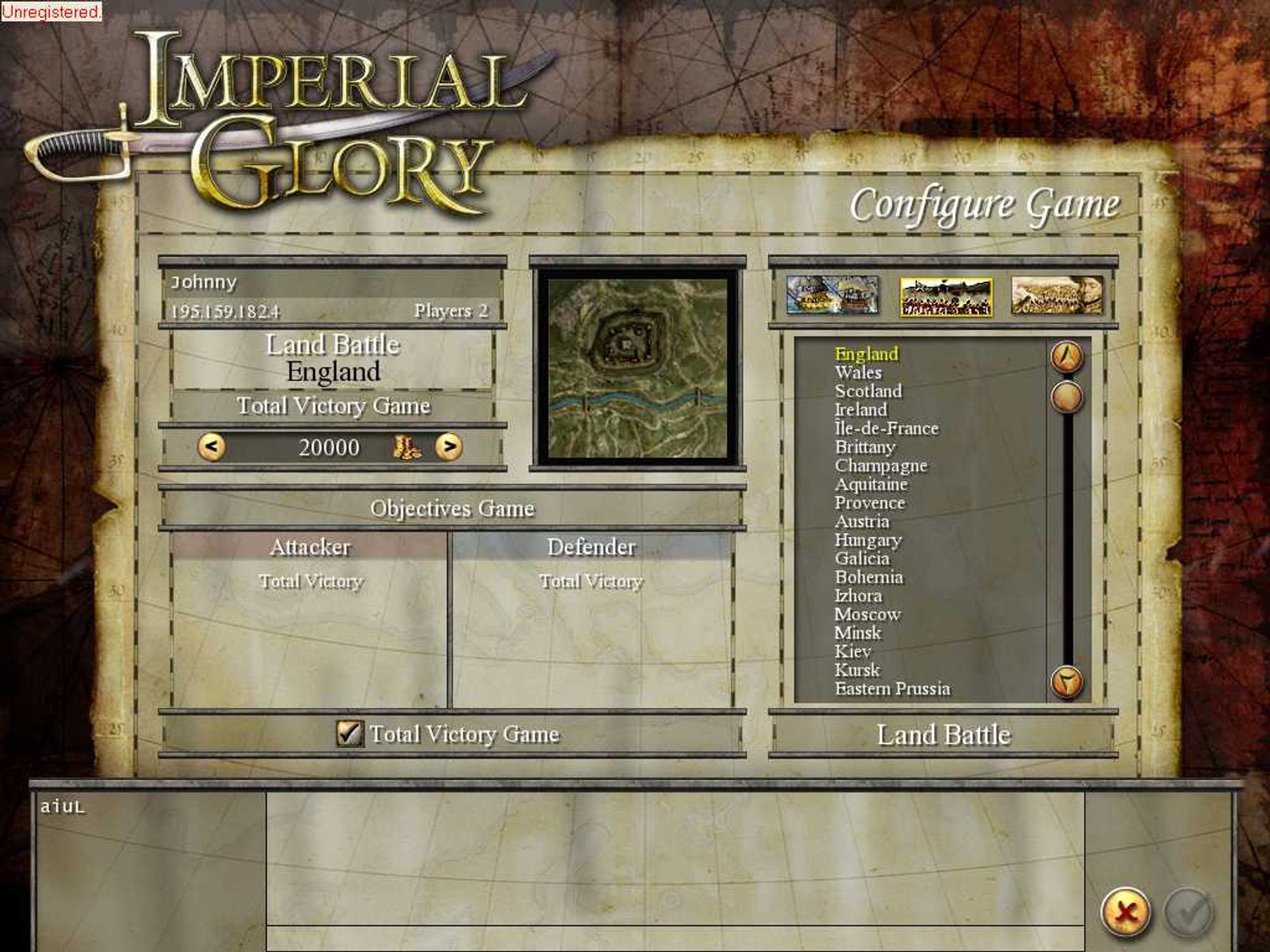Click the scroll up arrow of map list

tap(1067, 357)
